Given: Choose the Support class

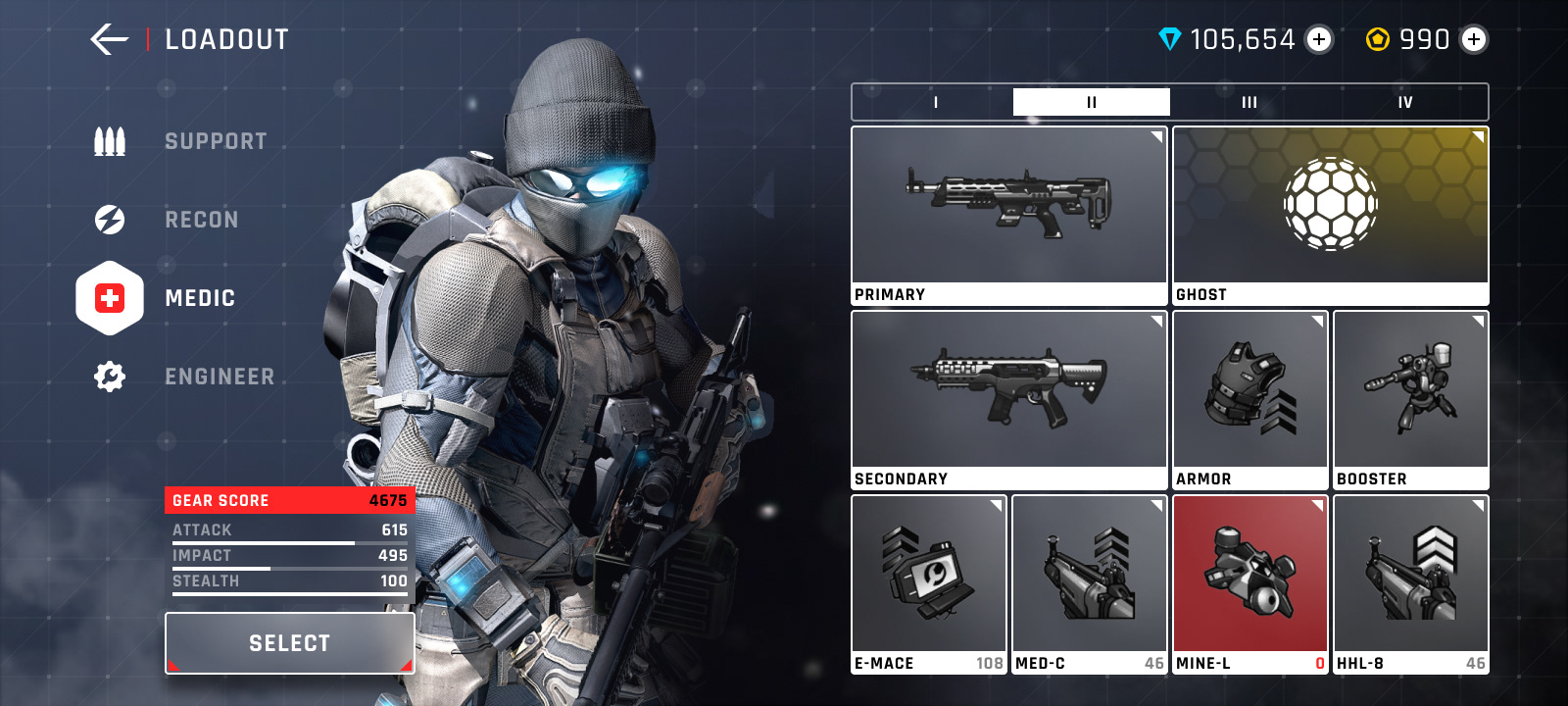Looking at the screenshot, I should coord(215,141).
